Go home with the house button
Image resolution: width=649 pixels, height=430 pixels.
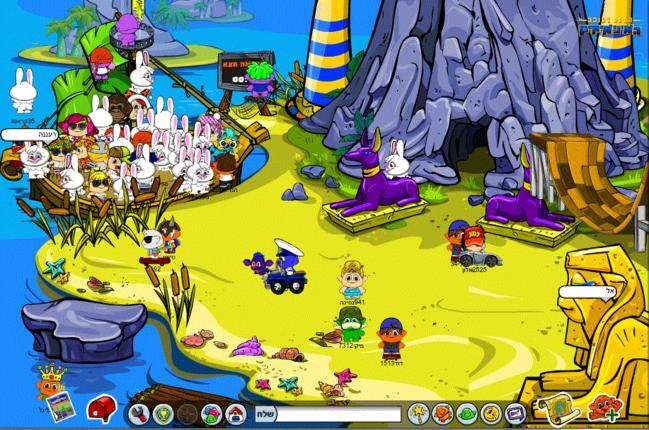237,413
